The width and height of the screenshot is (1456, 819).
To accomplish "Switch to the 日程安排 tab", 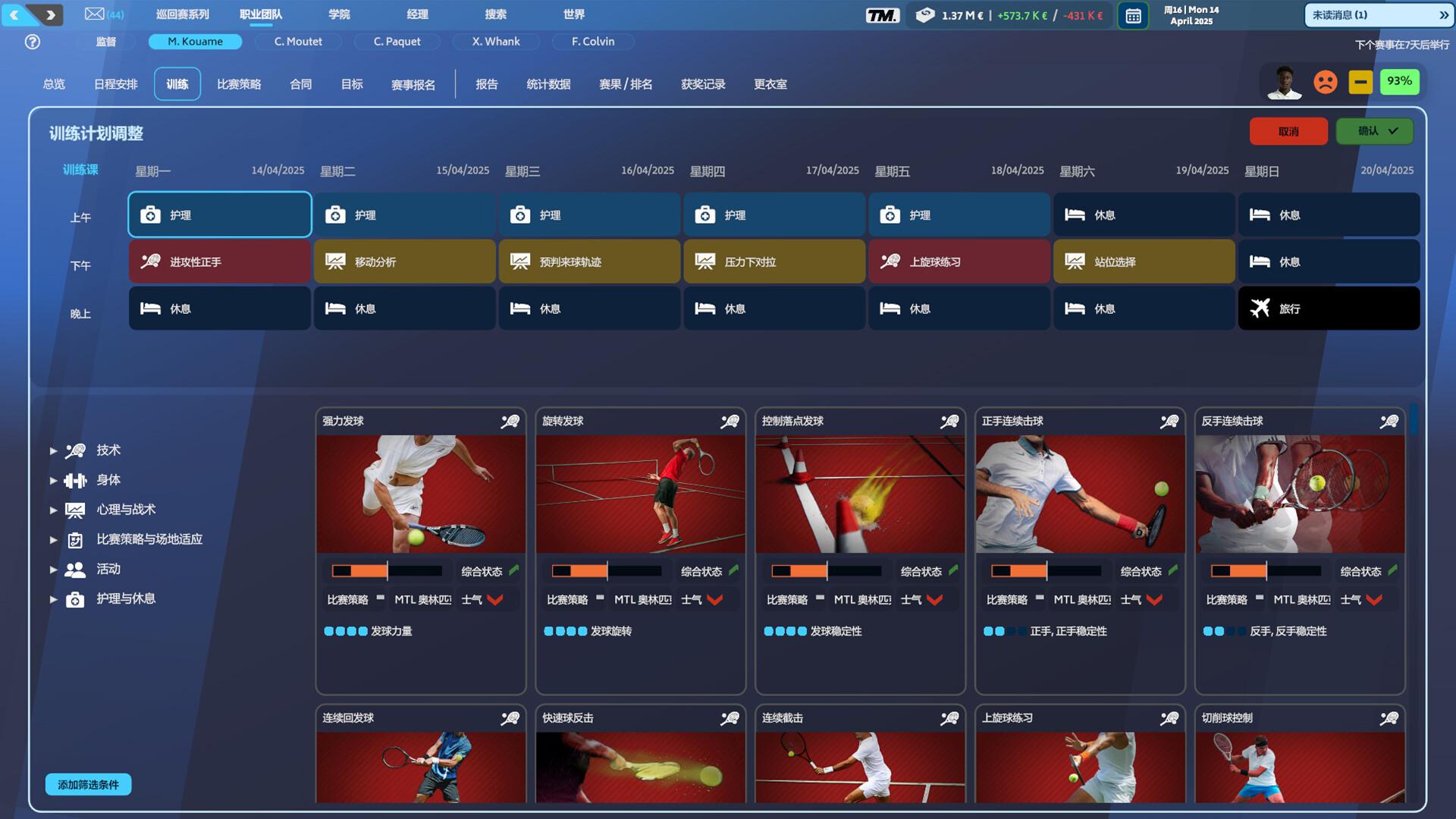I will tap(114, 83).
